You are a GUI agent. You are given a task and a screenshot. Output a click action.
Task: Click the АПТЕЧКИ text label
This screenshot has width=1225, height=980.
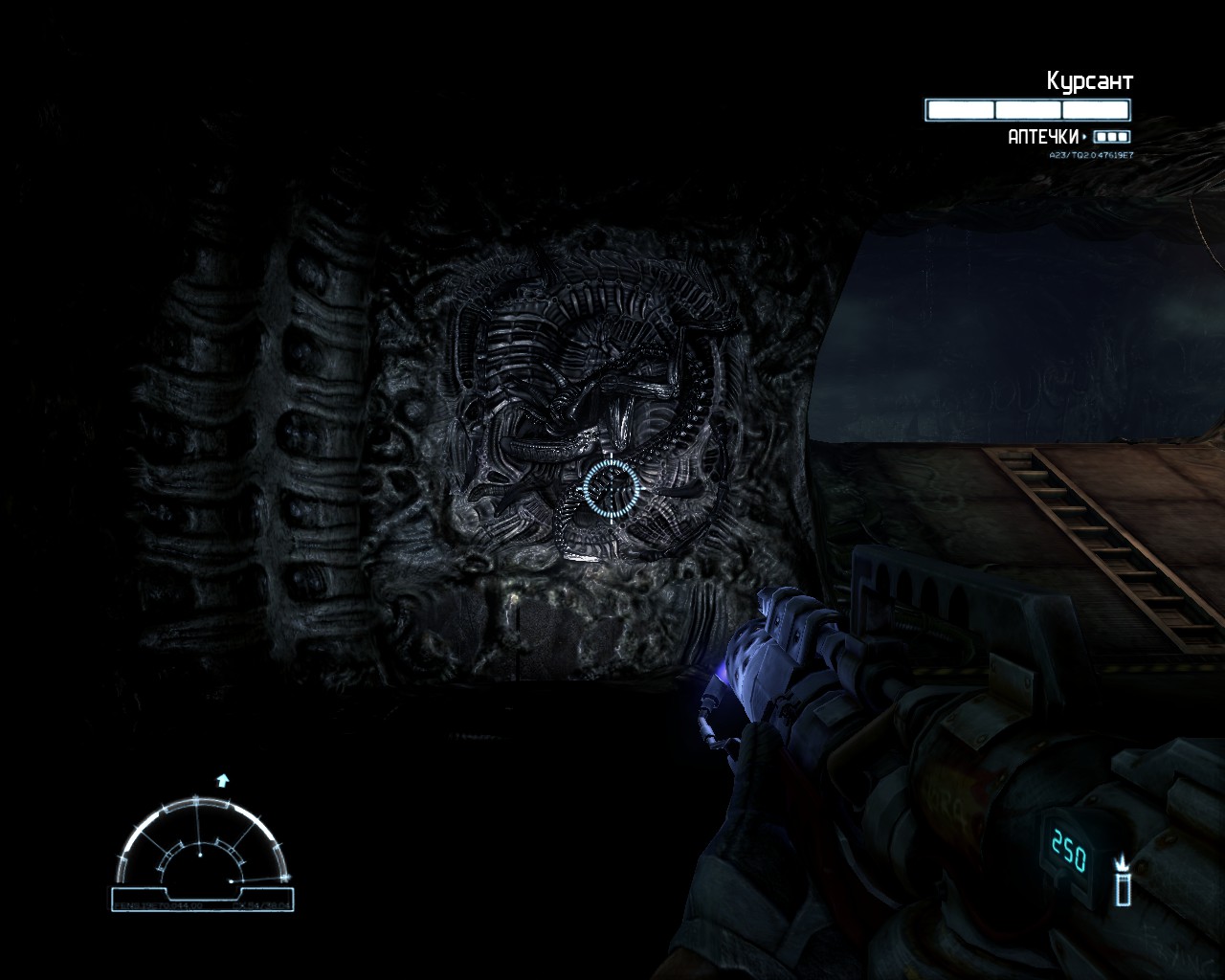pyautogui.click(x=1043, y=135)
